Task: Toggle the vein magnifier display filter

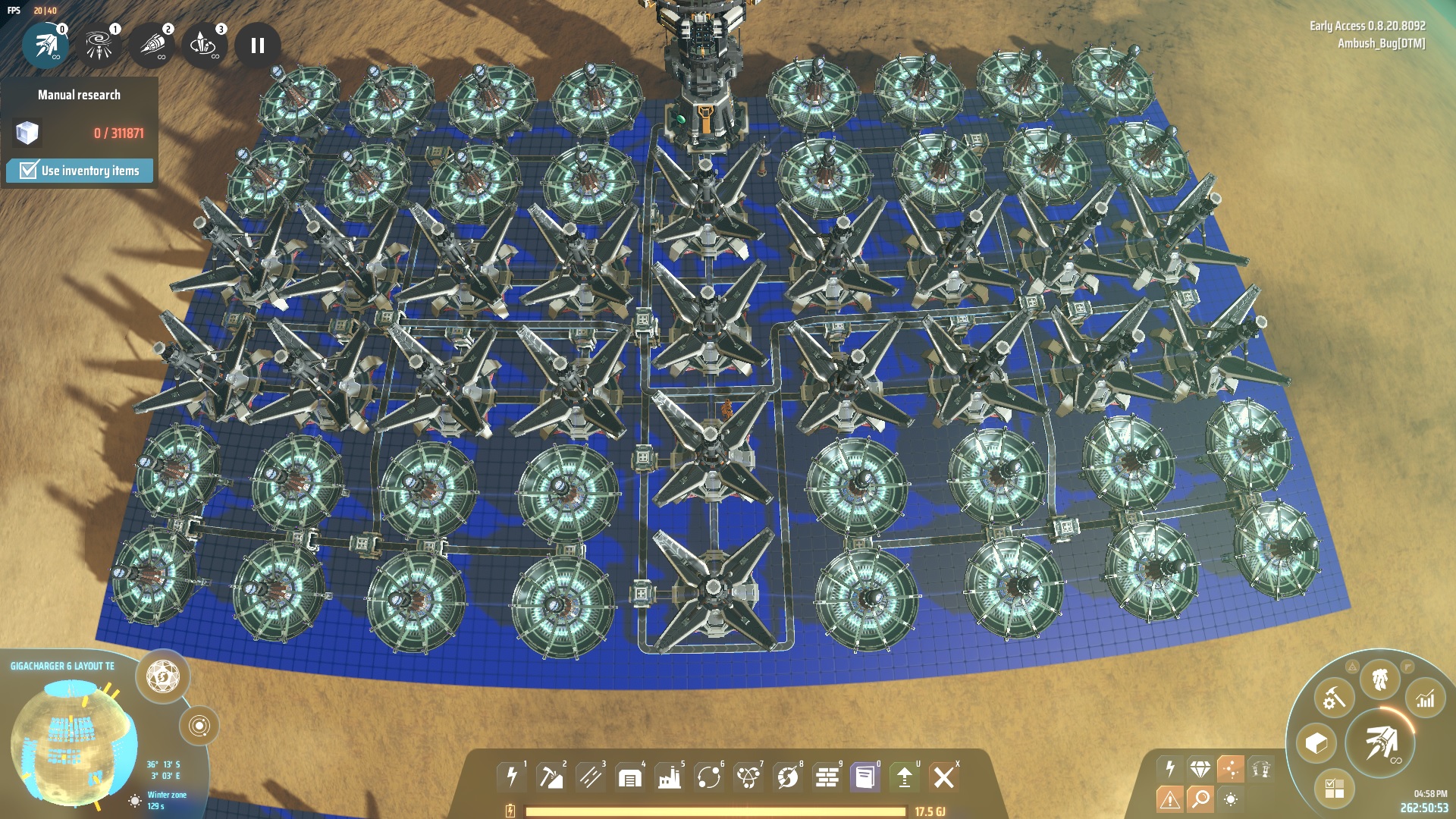Action: point(1201,800)
